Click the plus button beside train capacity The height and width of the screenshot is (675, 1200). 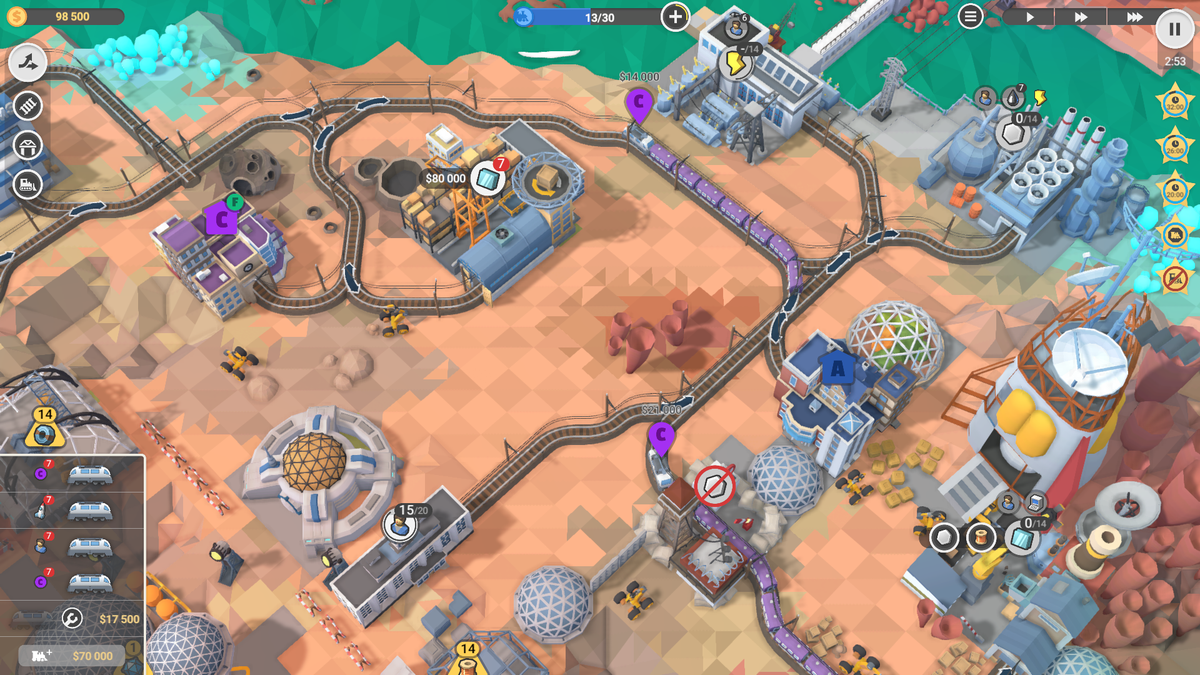coord(676,16)
